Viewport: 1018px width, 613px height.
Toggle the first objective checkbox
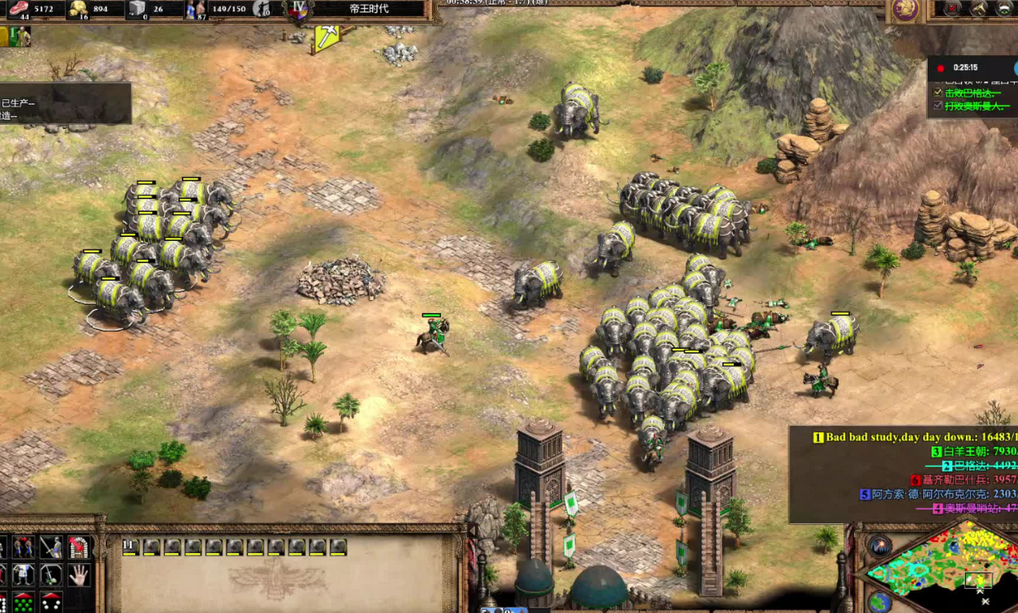938,92
